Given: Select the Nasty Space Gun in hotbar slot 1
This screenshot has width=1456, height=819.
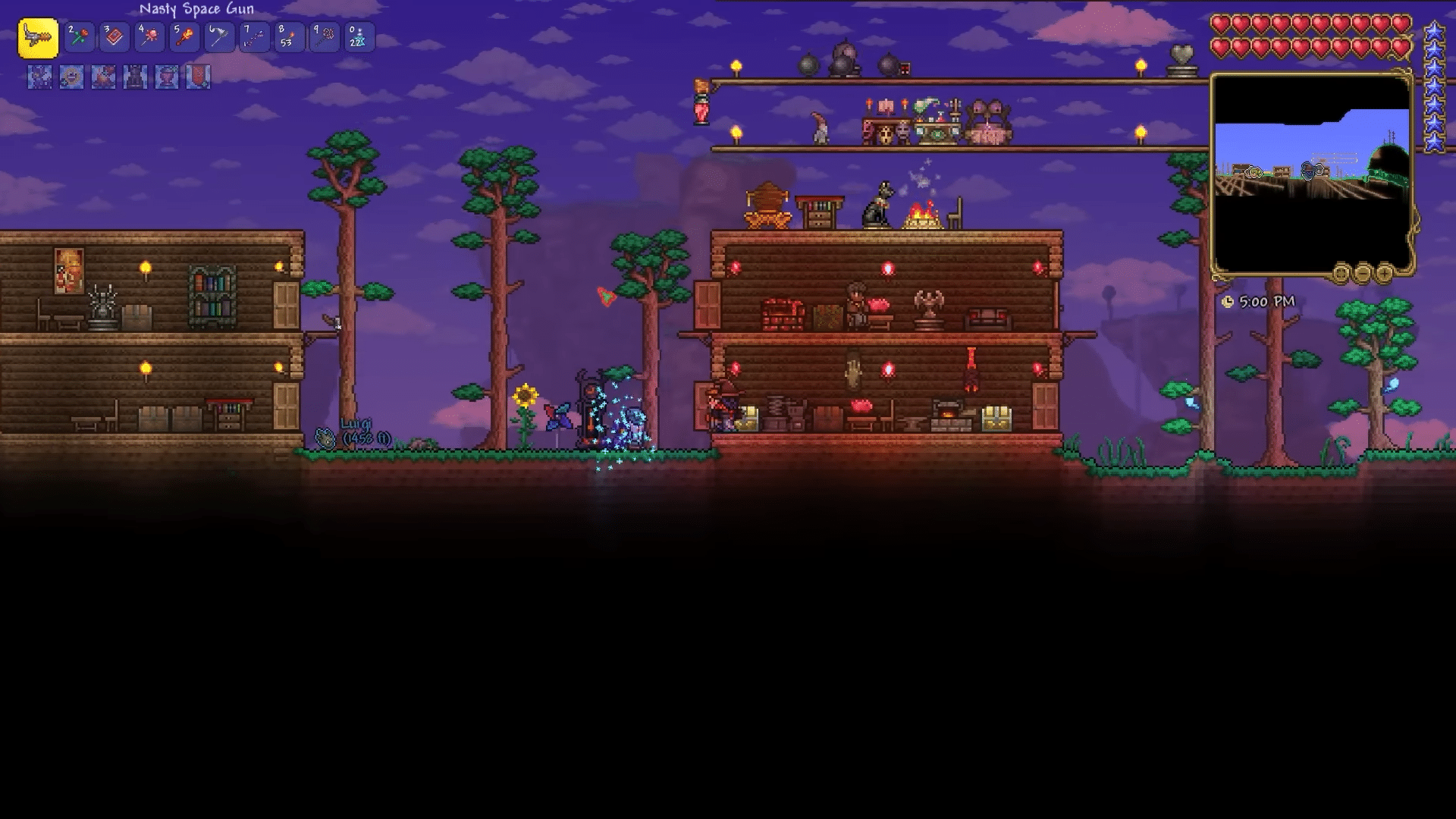Looking at the screenshot, I should tap(38, 36).
